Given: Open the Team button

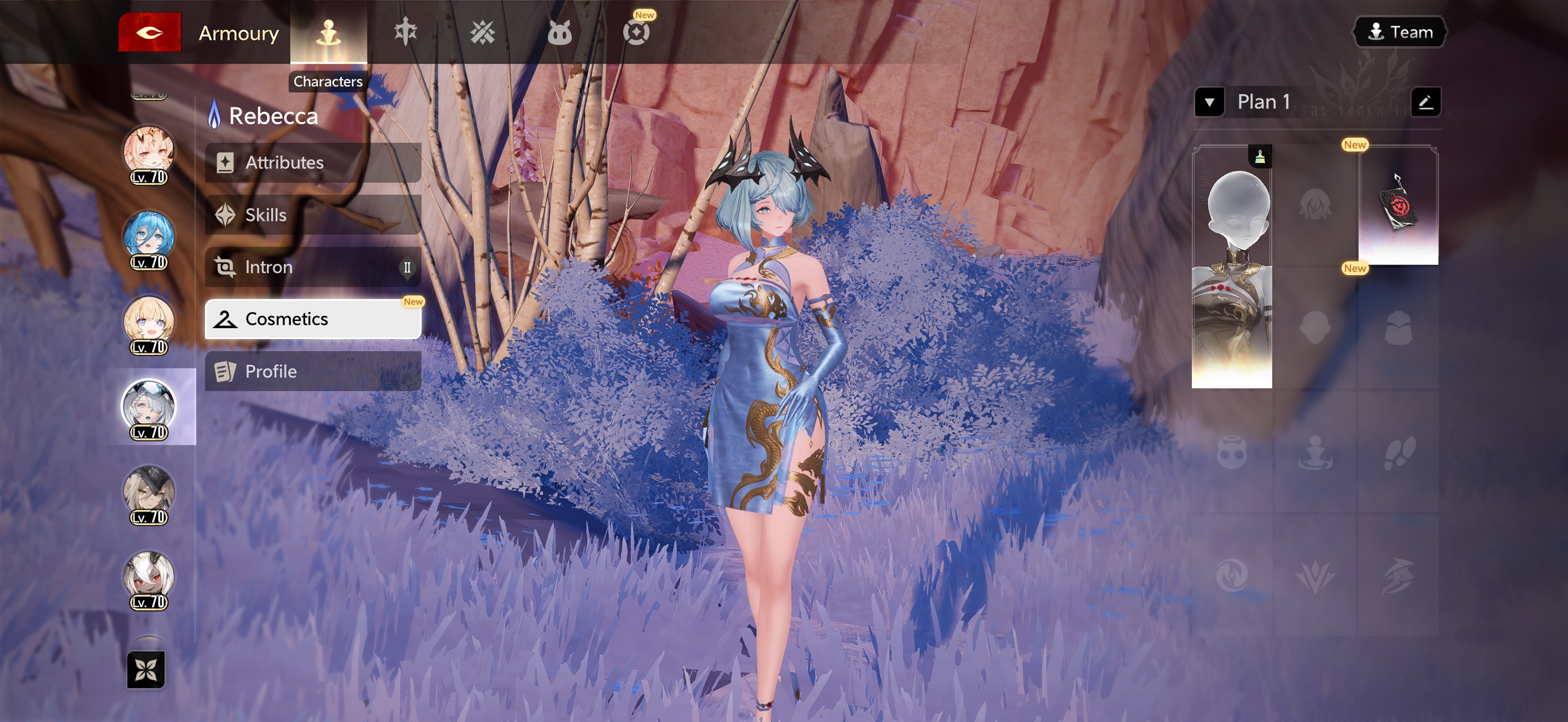Looking at the screenshot, I should [1400, 32].
